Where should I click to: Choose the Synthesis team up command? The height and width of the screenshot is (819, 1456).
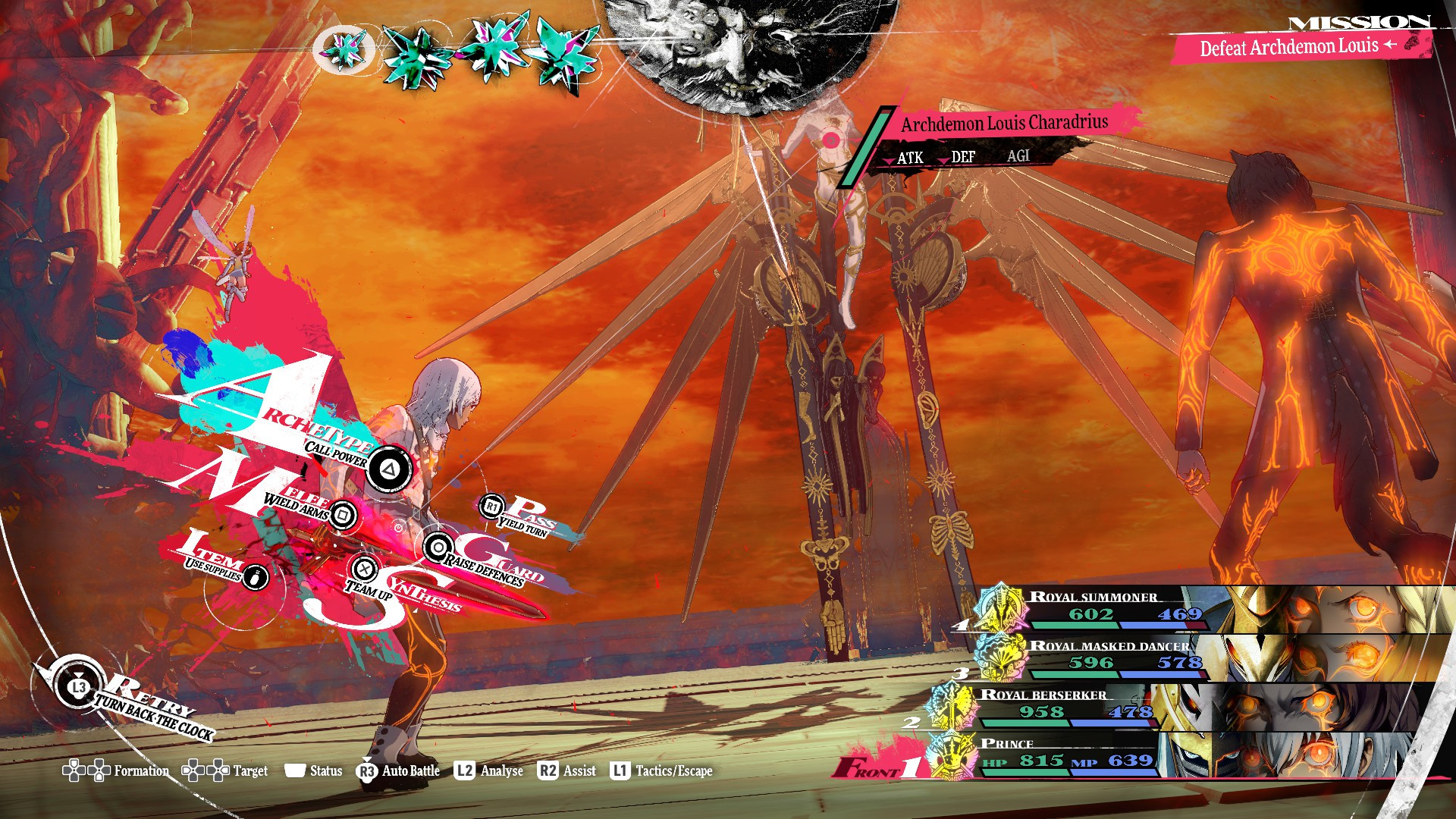pyautogui.click(x=365, y=569)
